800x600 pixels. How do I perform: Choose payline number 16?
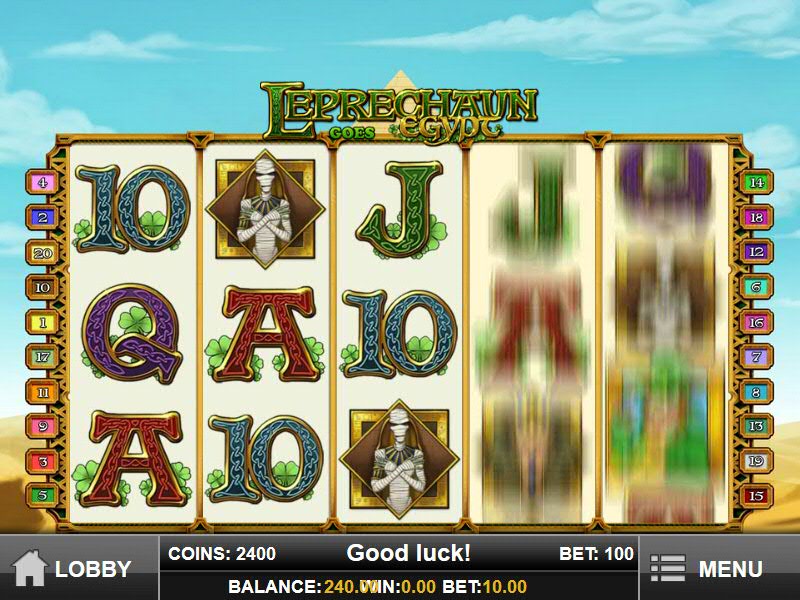(756, 322)
